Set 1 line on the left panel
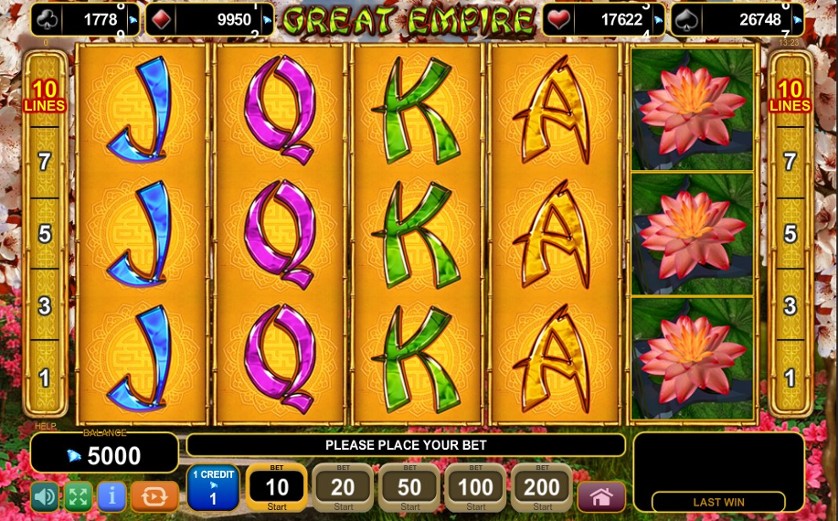Viewport: 838px width, 521px height. click(x=44, y=378)
